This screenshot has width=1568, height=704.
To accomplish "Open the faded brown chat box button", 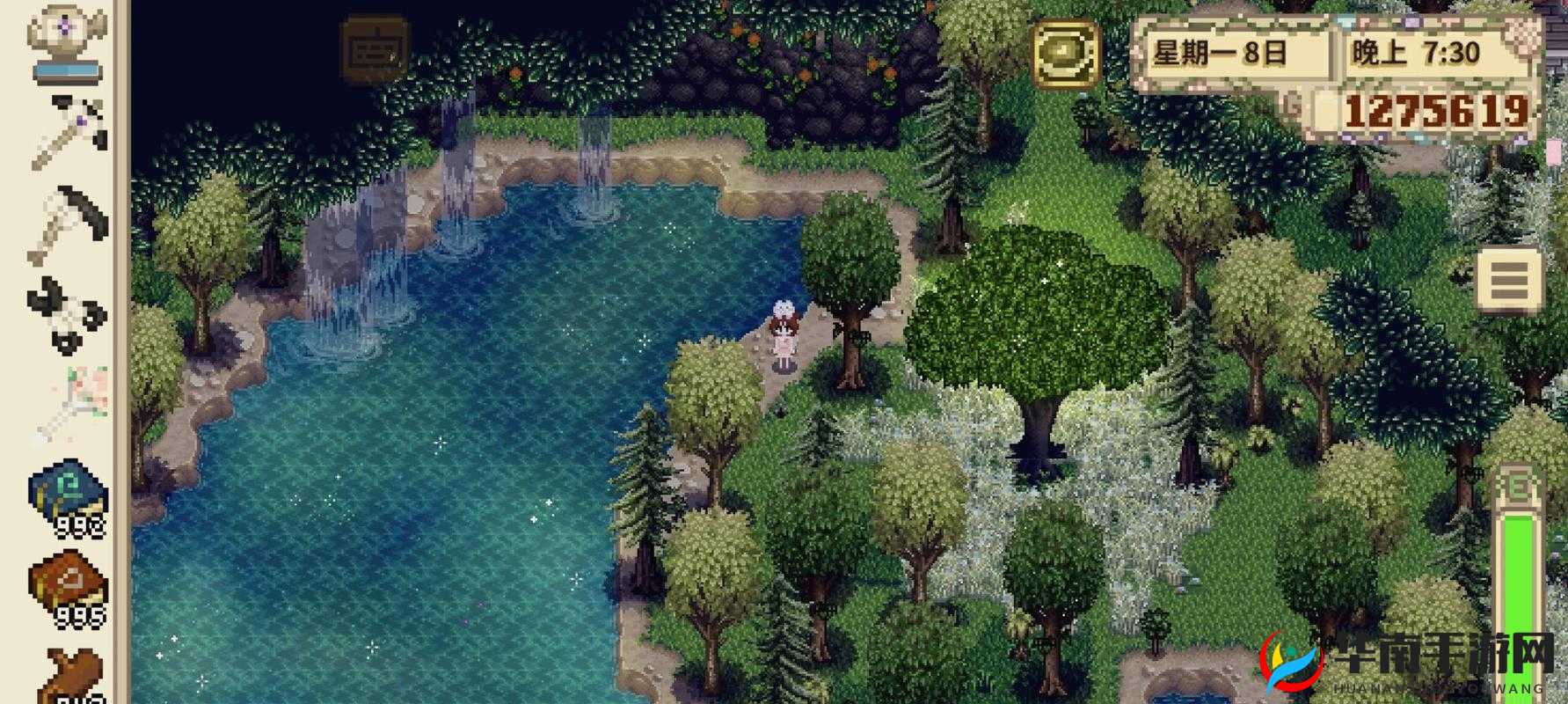I will pos(374,50).
